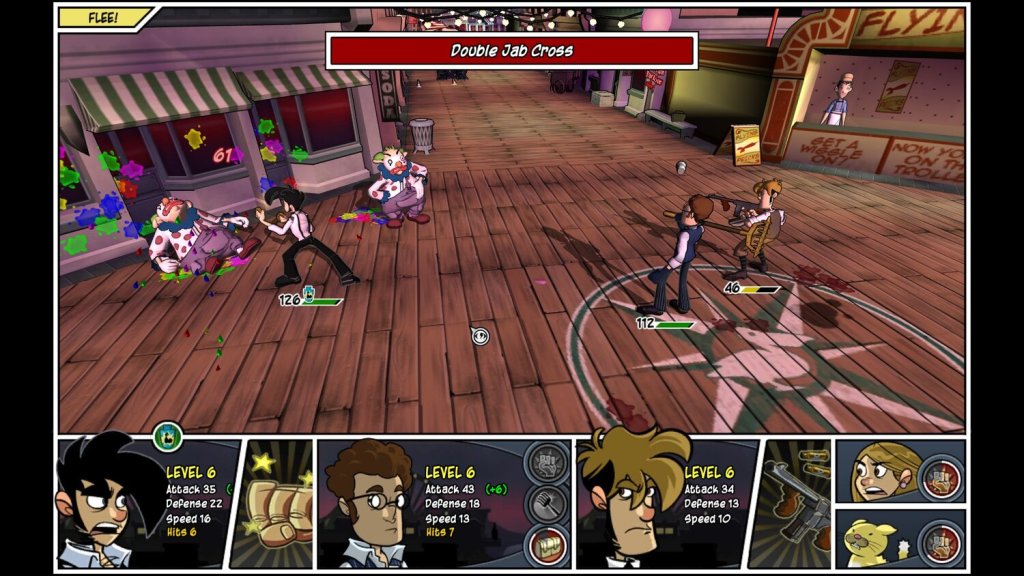Activate the grey fist attack icon
This screenshot has width=1024, height=576.
click(x=544, y=463)
